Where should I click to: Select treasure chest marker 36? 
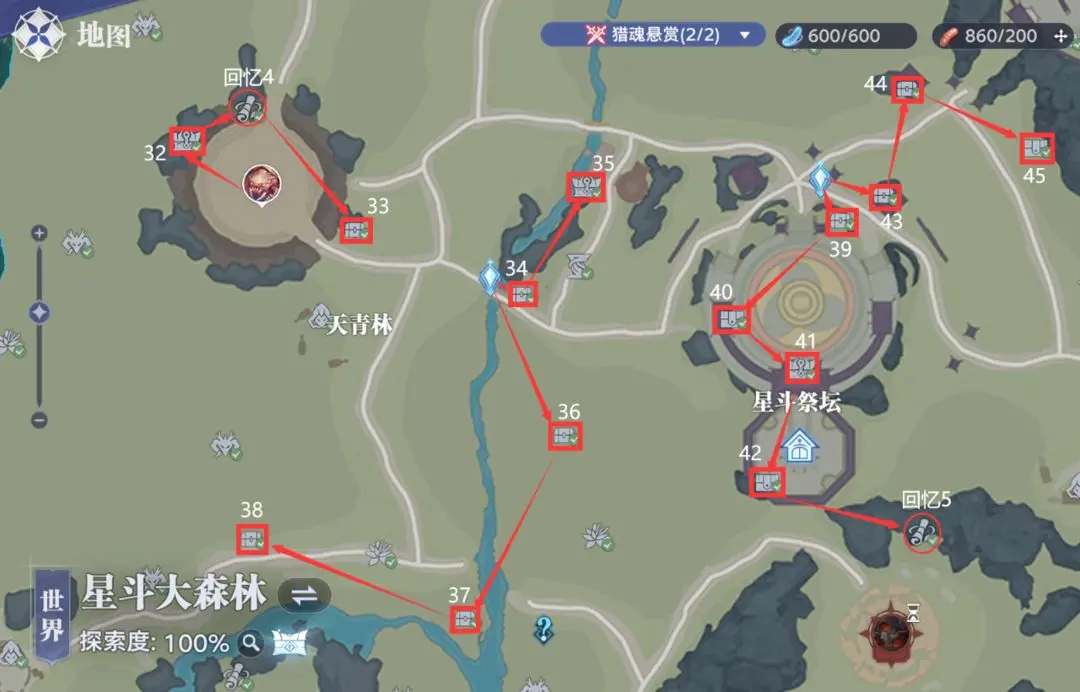[x=566, y=436]
